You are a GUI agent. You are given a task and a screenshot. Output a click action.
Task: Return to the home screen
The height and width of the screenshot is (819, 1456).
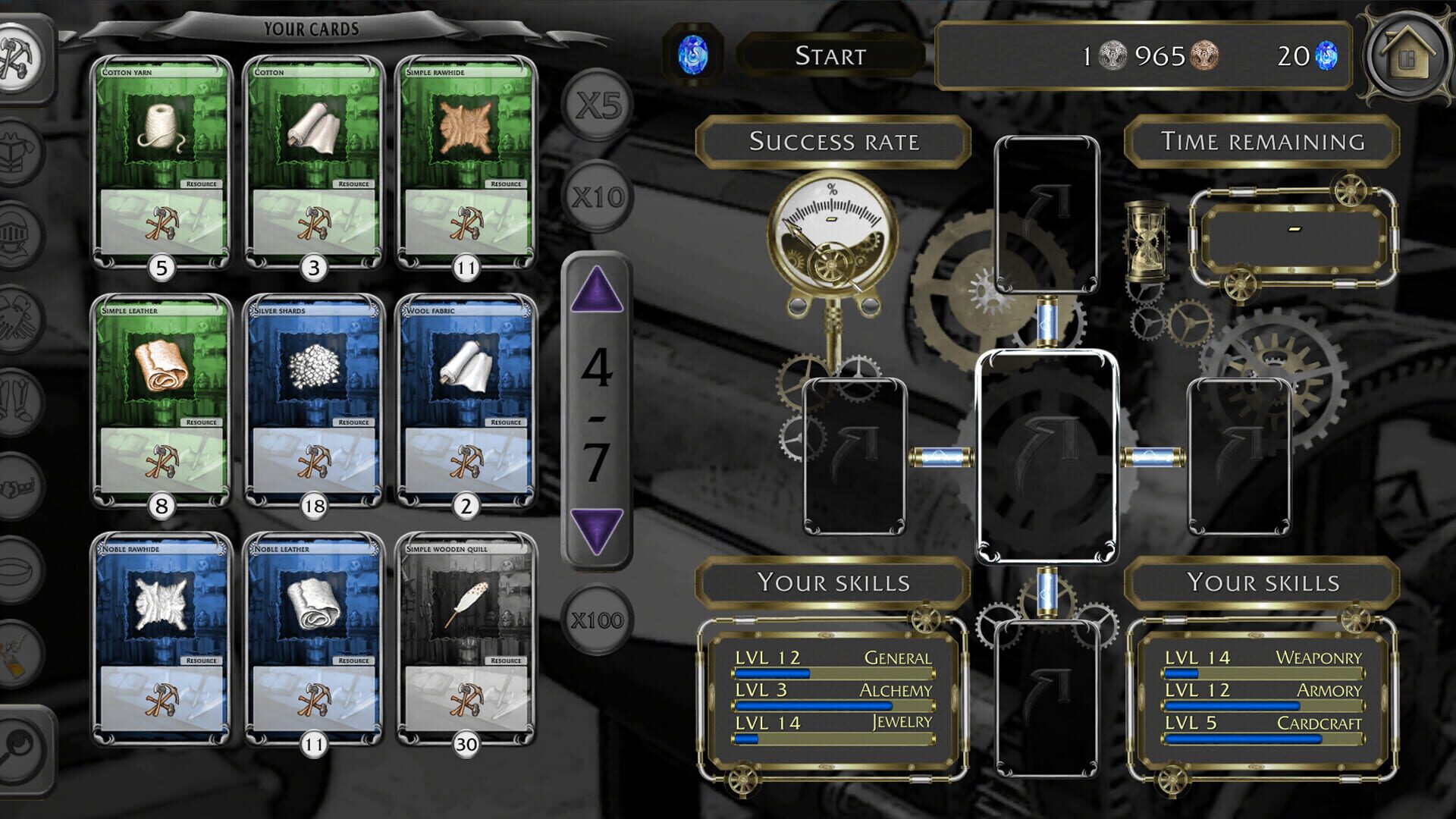pos(1407,56)
